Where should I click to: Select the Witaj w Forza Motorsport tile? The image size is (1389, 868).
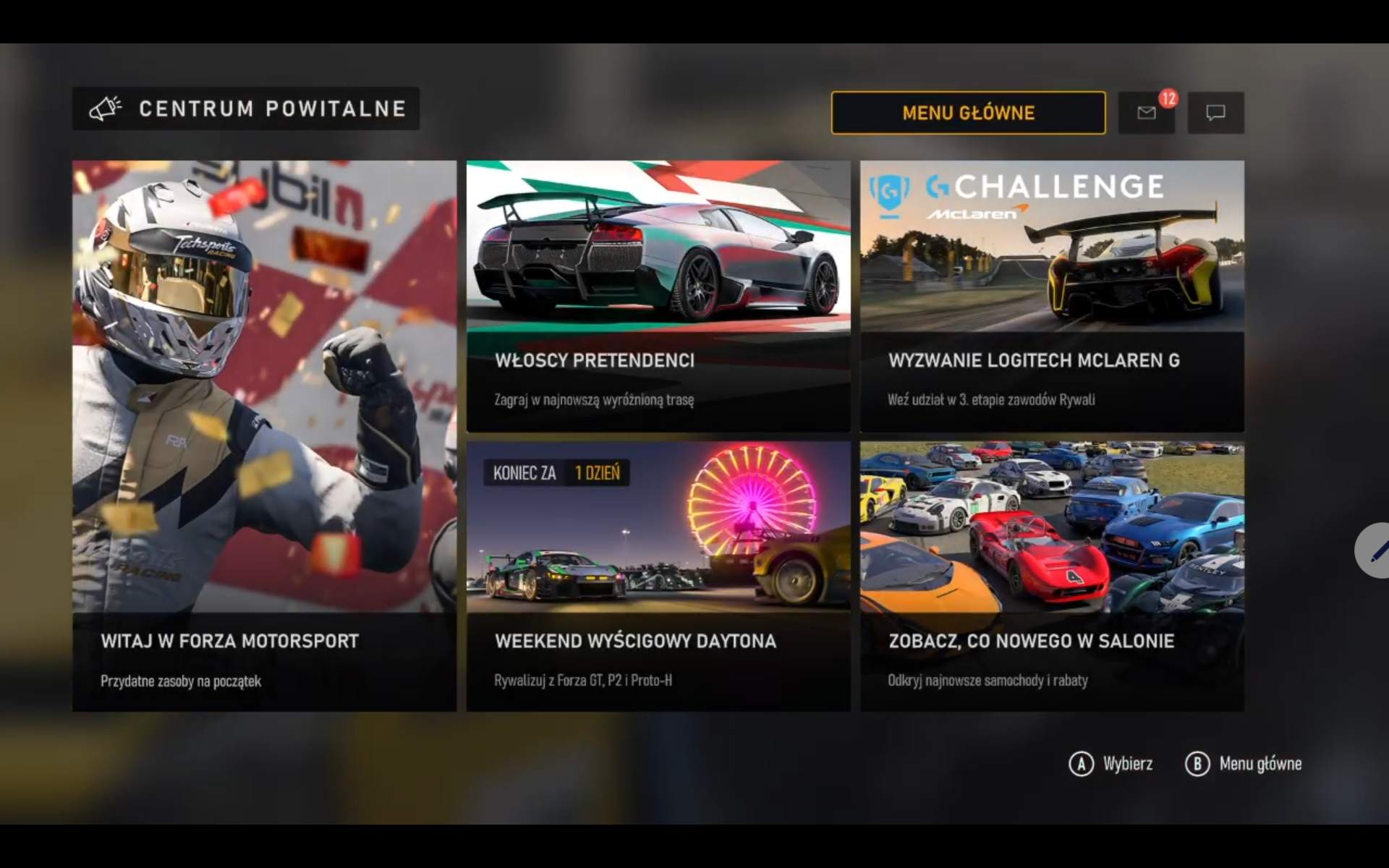(264, 435)
